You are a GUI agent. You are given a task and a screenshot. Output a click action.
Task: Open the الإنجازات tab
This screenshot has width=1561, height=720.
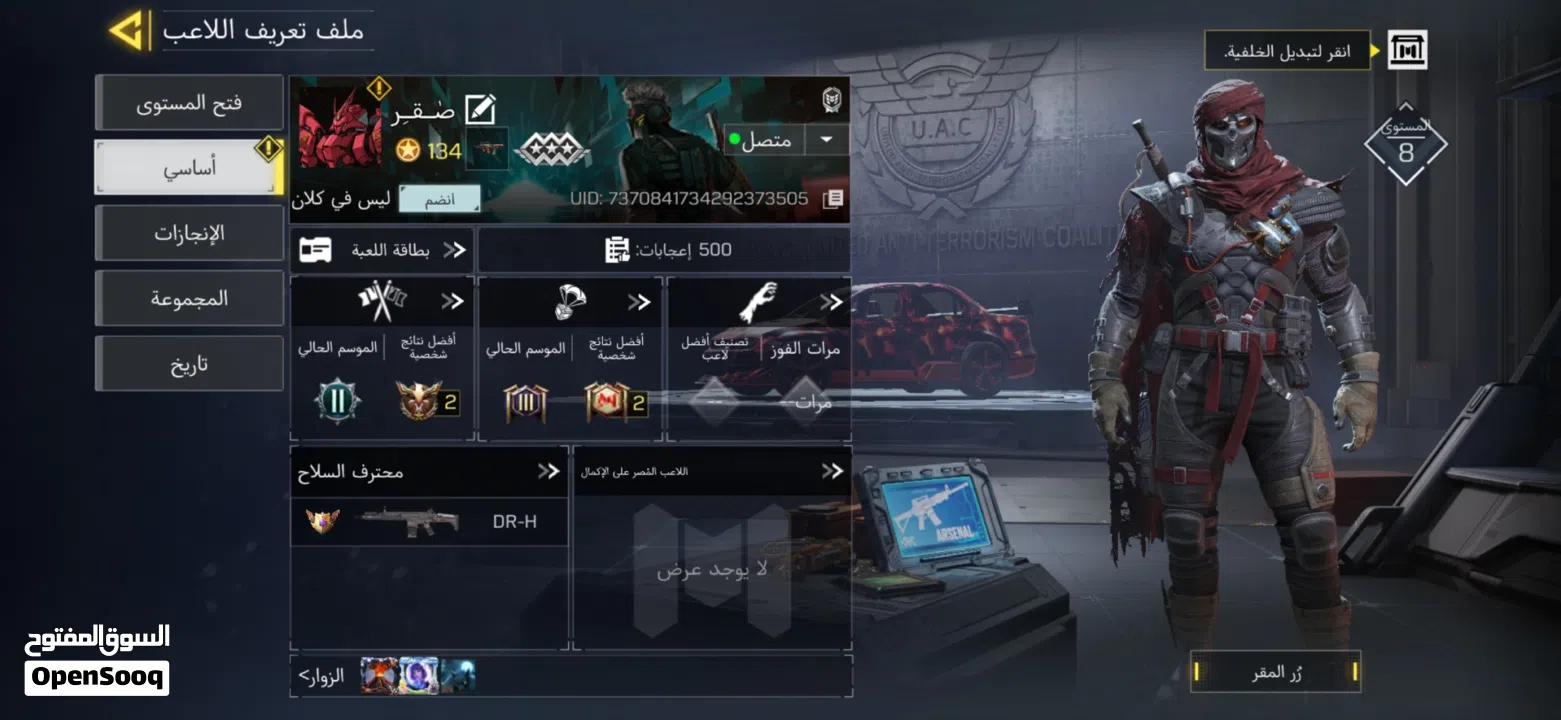tap(189, 234)
